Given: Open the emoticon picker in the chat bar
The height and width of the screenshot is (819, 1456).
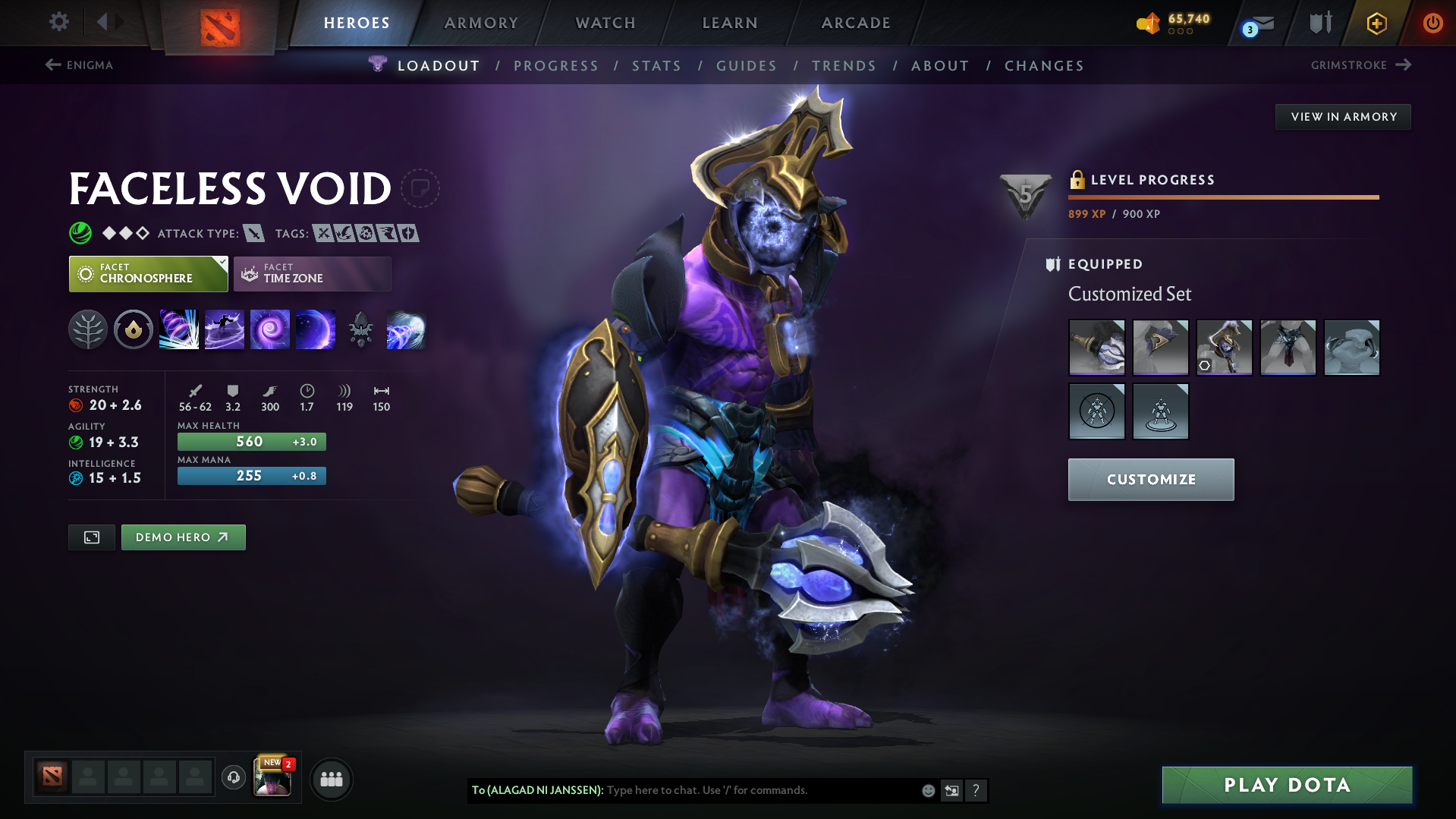Looking at the screenshot, I should 928,790.
